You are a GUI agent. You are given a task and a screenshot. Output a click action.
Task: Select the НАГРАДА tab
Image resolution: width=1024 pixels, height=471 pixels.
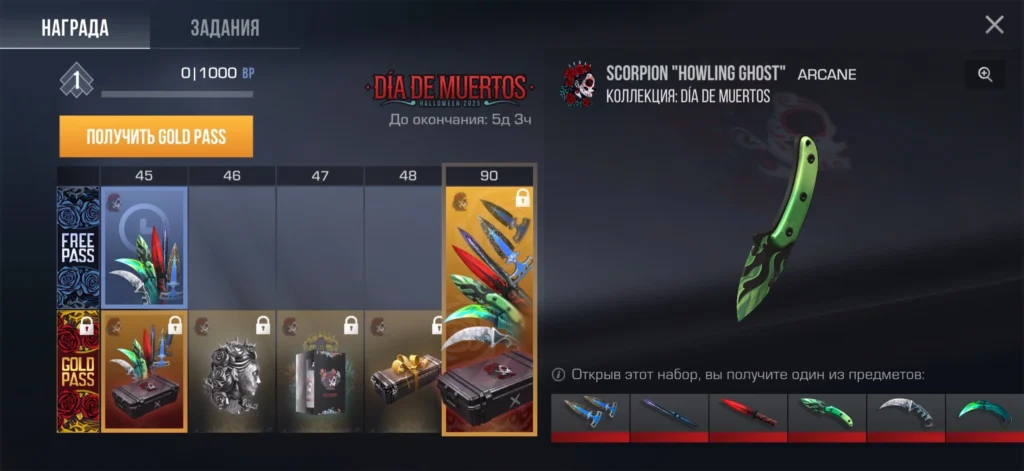point(75,27)
